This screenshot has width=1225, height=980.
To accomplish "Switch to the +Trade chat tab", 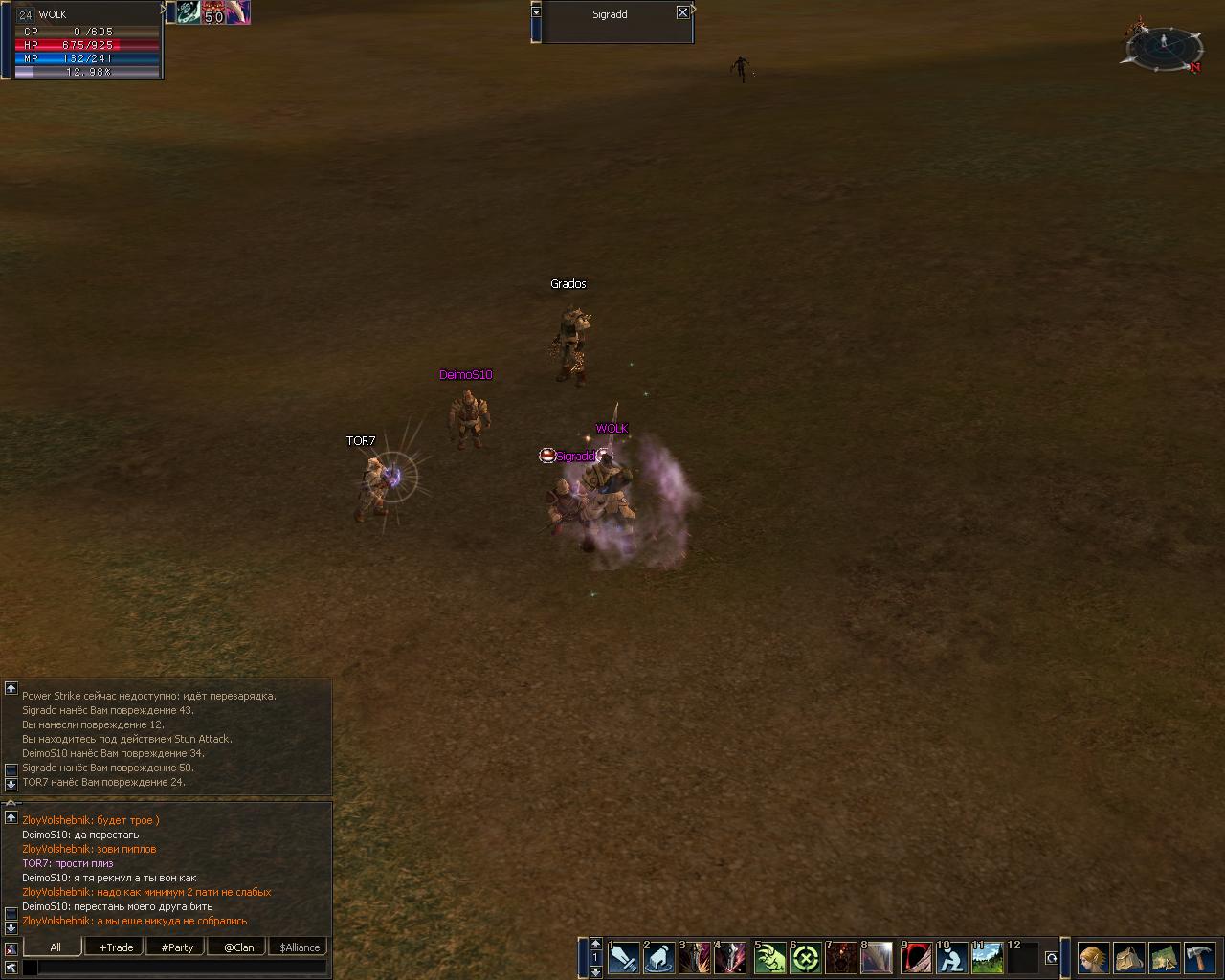I will pyautogui.click(x=116, y=947).
